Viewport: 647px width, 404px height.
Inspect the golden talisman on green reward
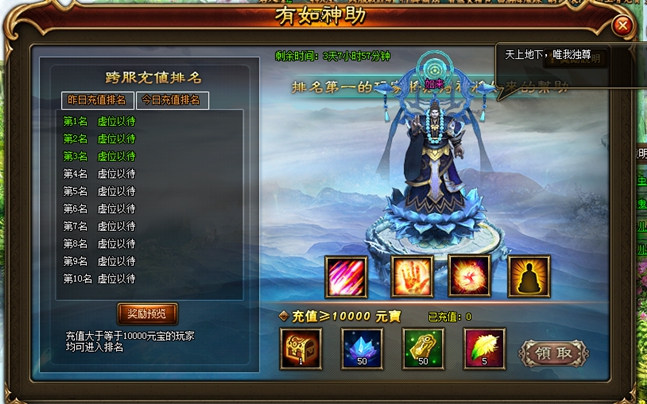click(x=422, y=349)
